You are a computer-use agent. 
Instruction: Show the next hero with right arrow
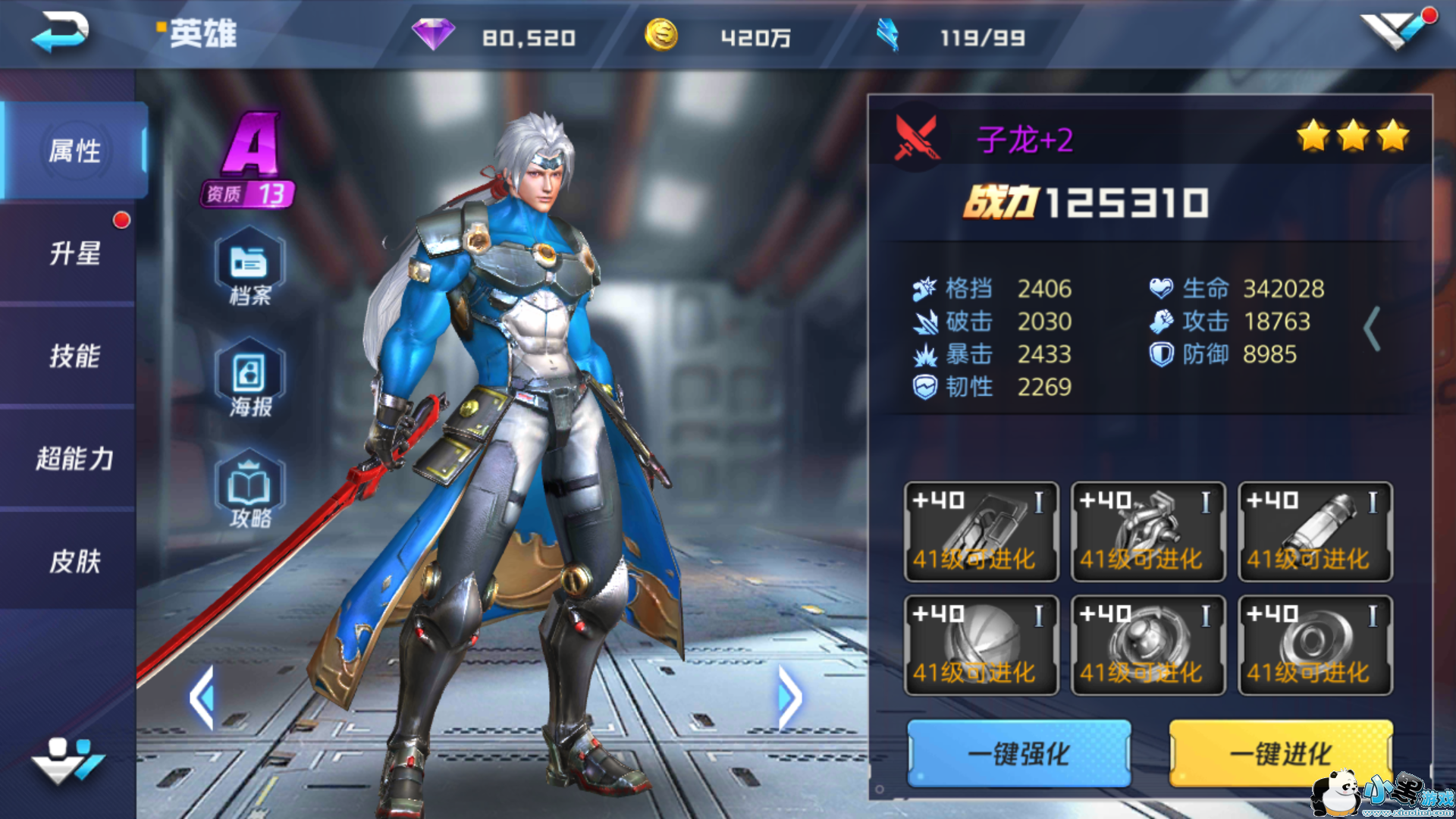point(789,698)
